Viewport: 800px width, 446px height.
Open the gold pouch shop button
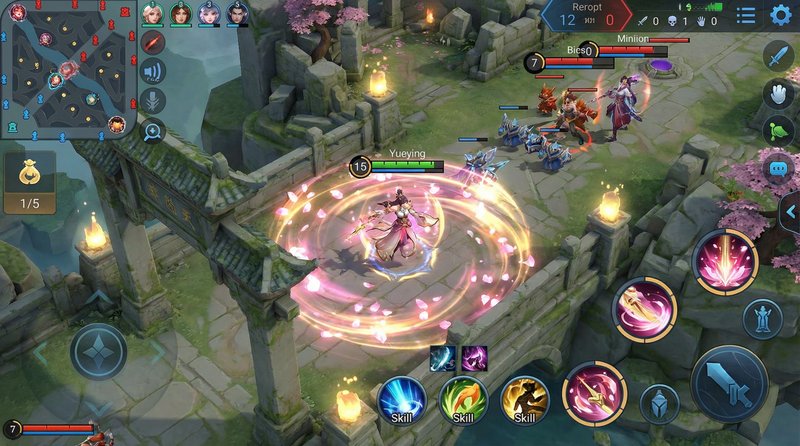pyautogui.click(x=30, y=180)
